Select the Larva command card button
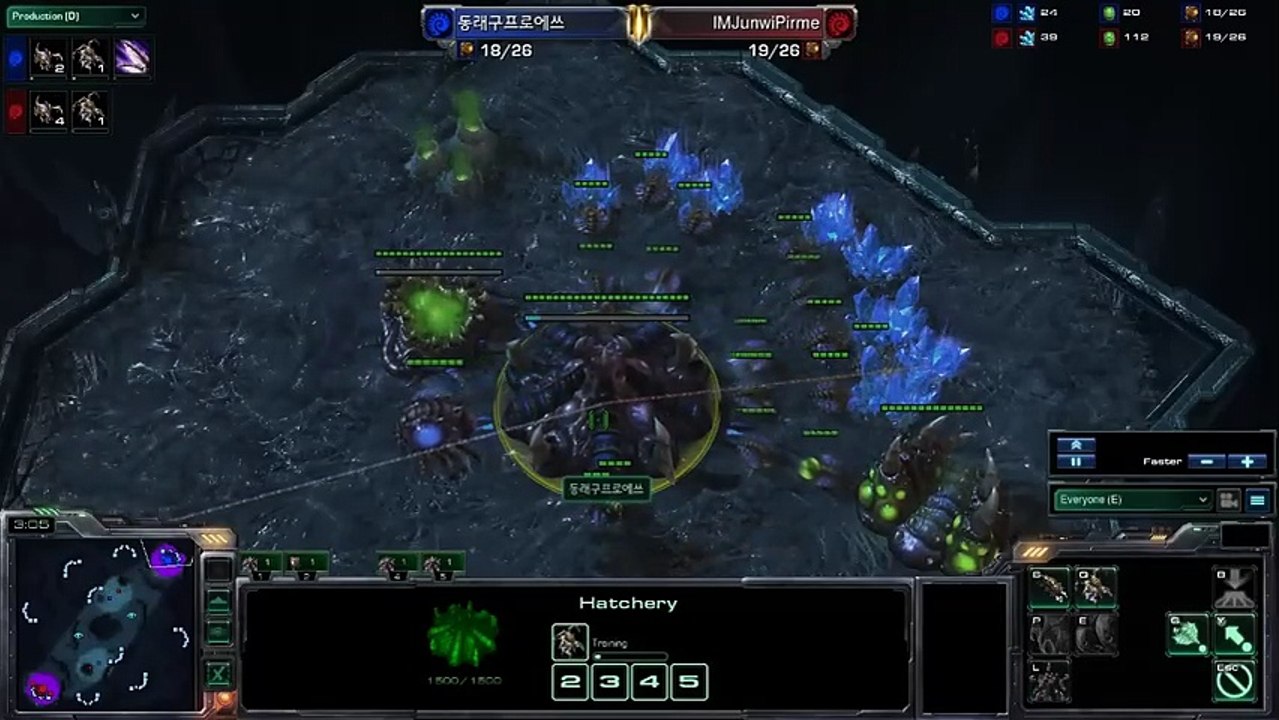1279x720 pixels. [x=1048, y=588]
